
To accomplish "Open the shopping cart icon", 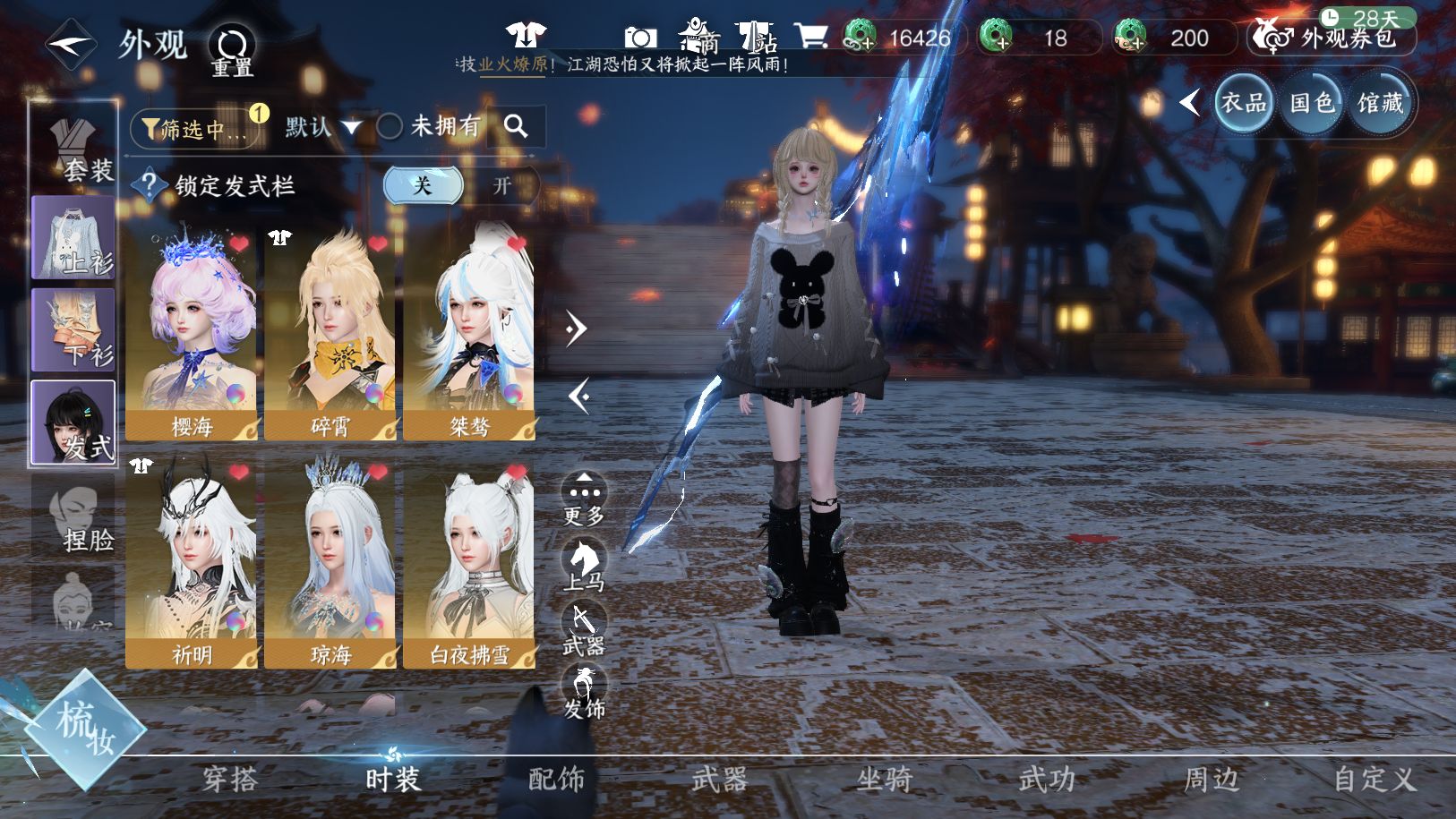I will coord(811,36).
